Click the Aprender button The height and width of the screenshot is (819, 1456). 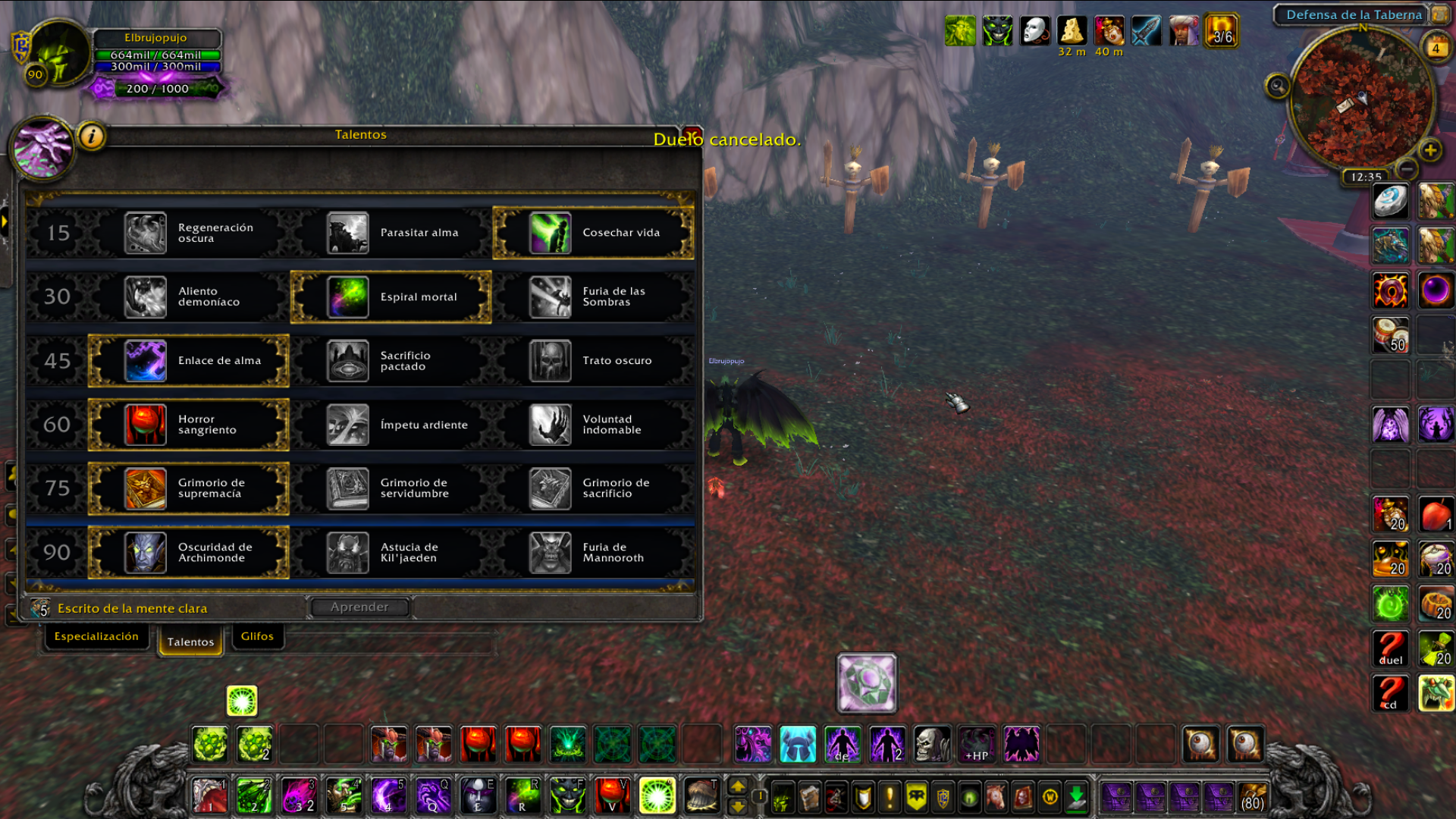tap(359, 607)
